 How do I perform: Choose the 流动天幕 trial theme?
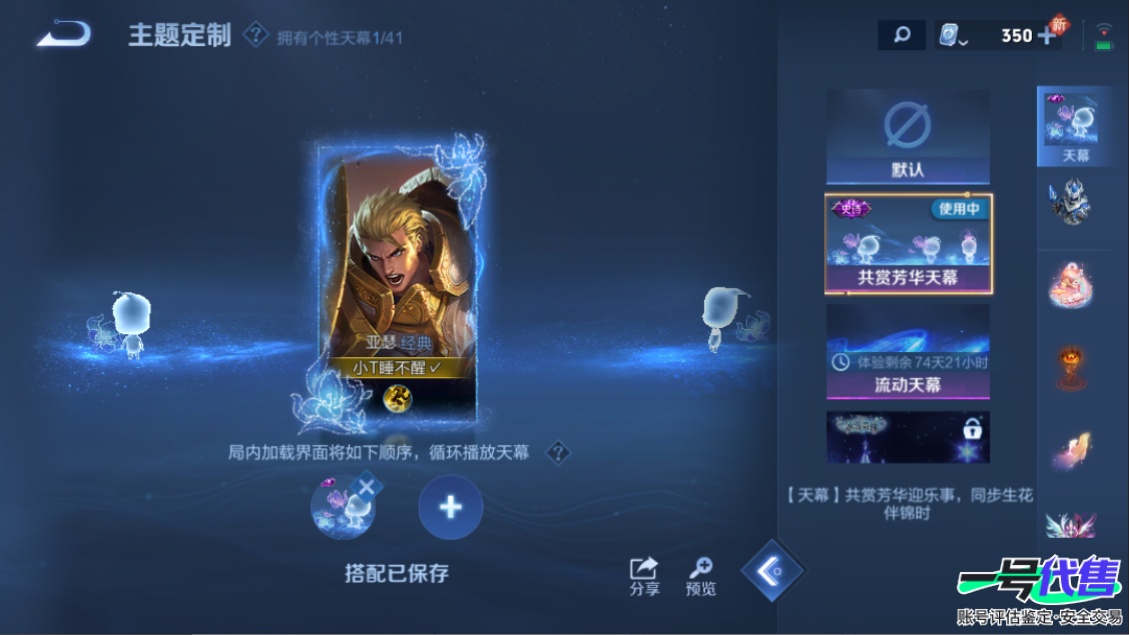pyautogui.click(x=908, y=351)
